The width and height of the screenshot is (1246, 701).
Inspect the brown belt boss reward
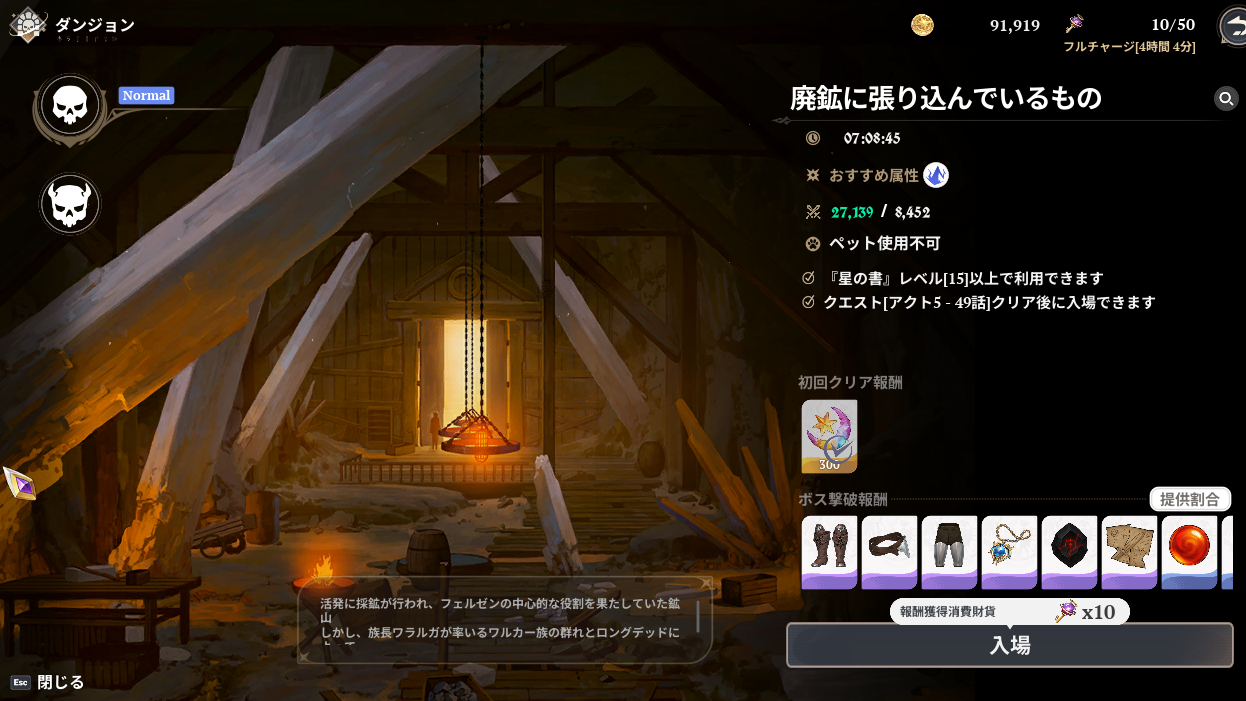[889, 551]
